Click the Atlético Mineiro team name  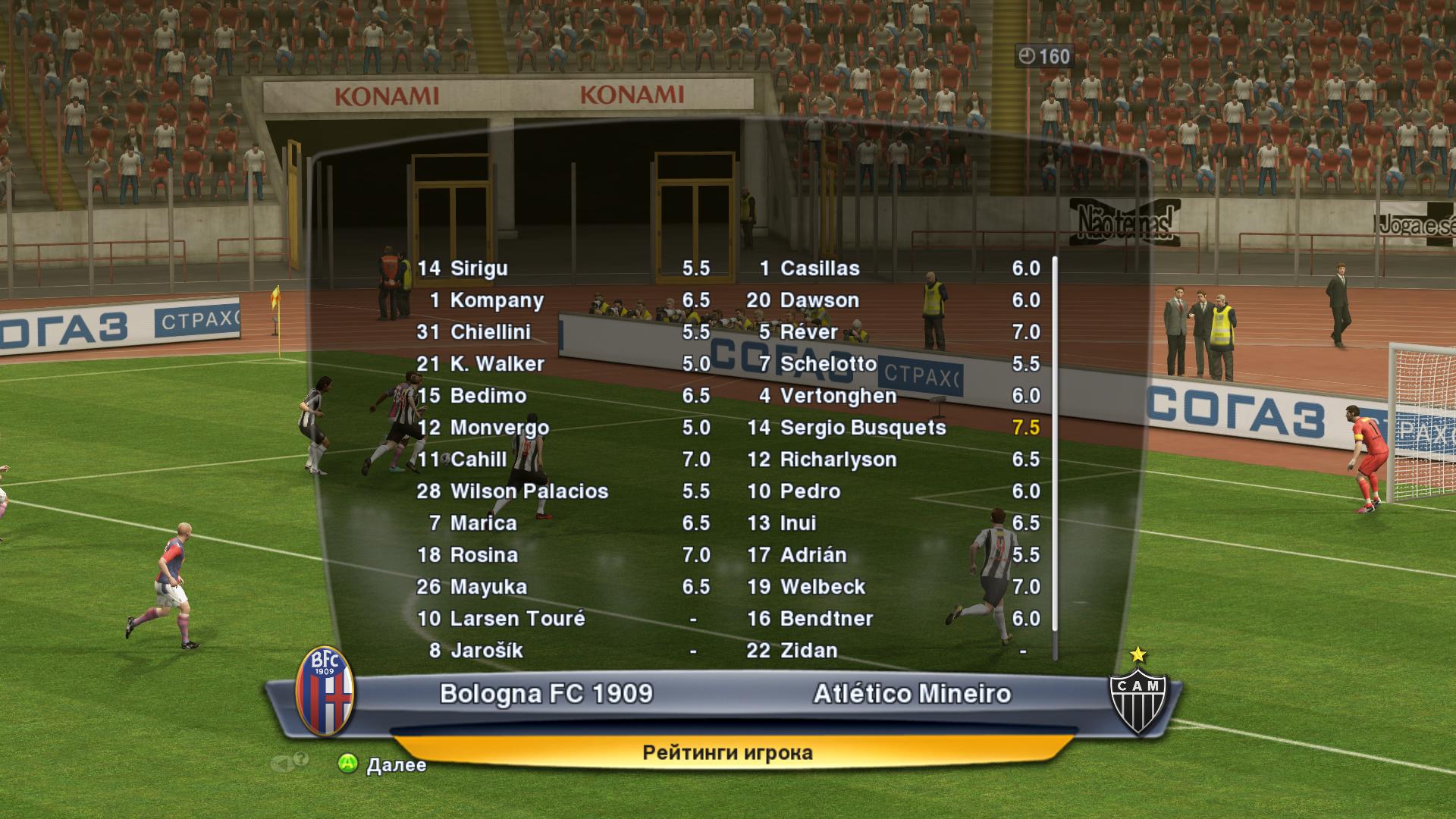pyautogui.click(x=912, y=694)
